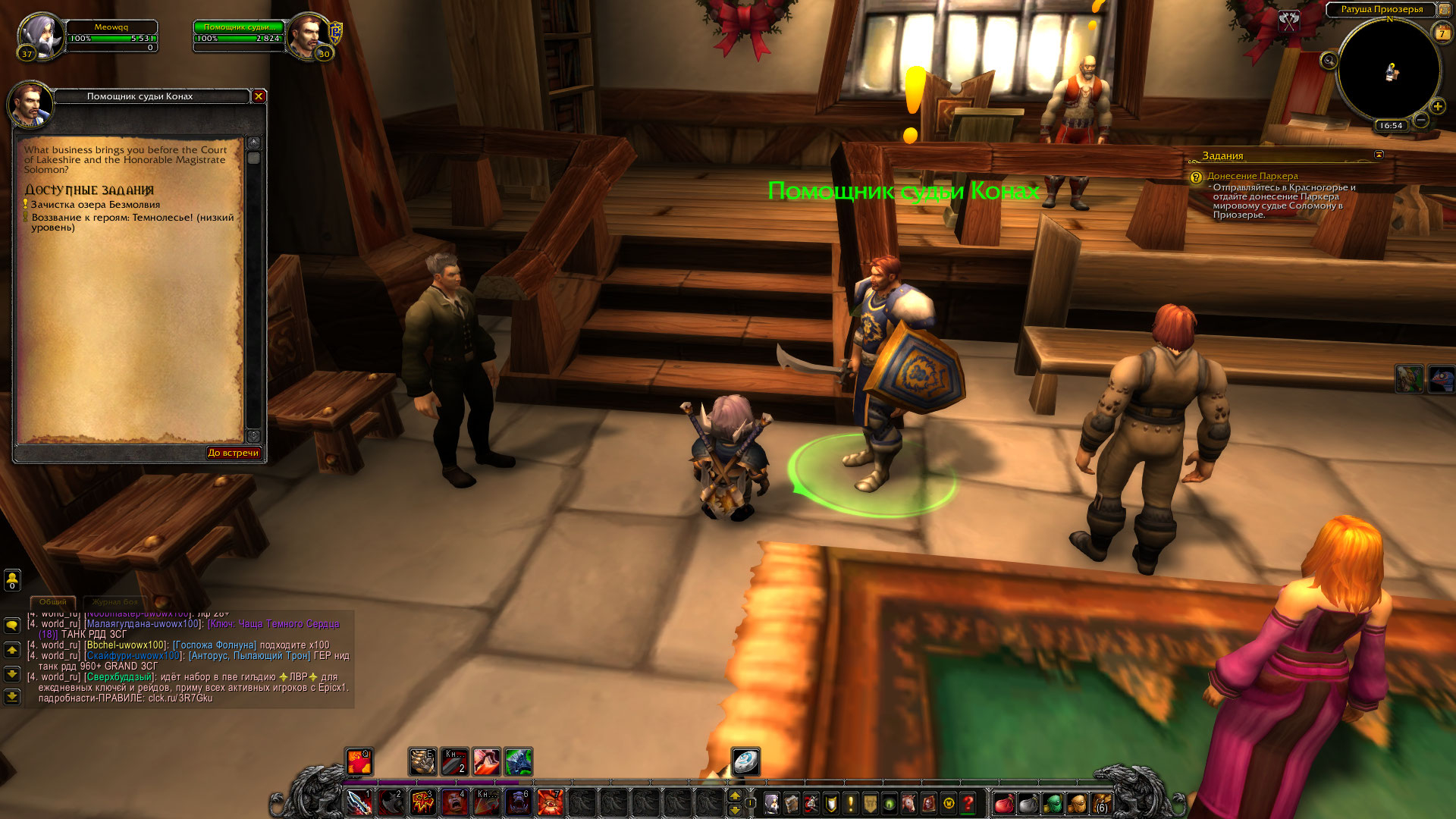This screenshot has width=1456, height=819.
Task: Zoom in the minimap with plus
Action: [1437, 107]
